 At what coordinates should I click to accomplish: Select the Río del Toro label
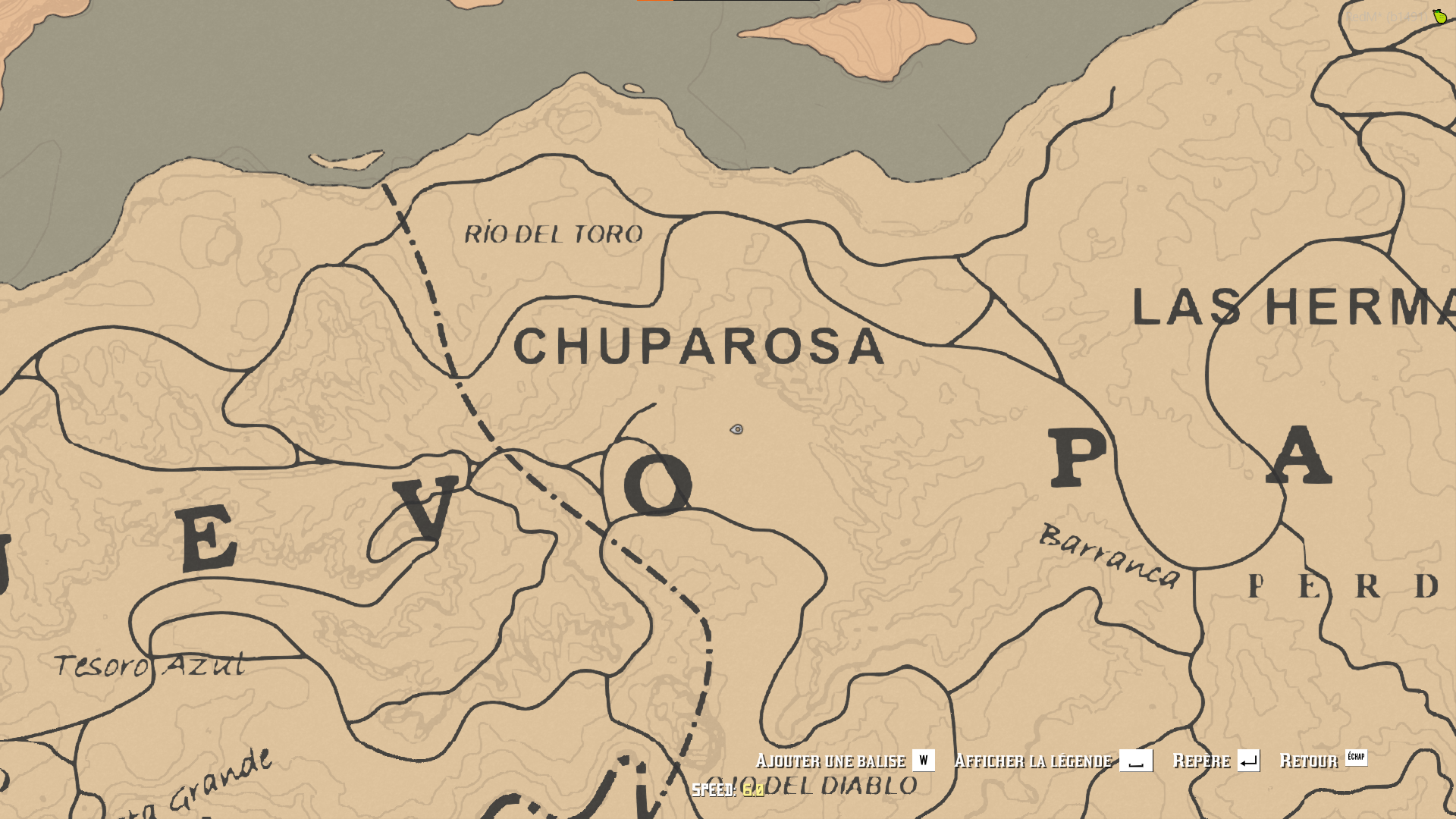tap(552, 234)
